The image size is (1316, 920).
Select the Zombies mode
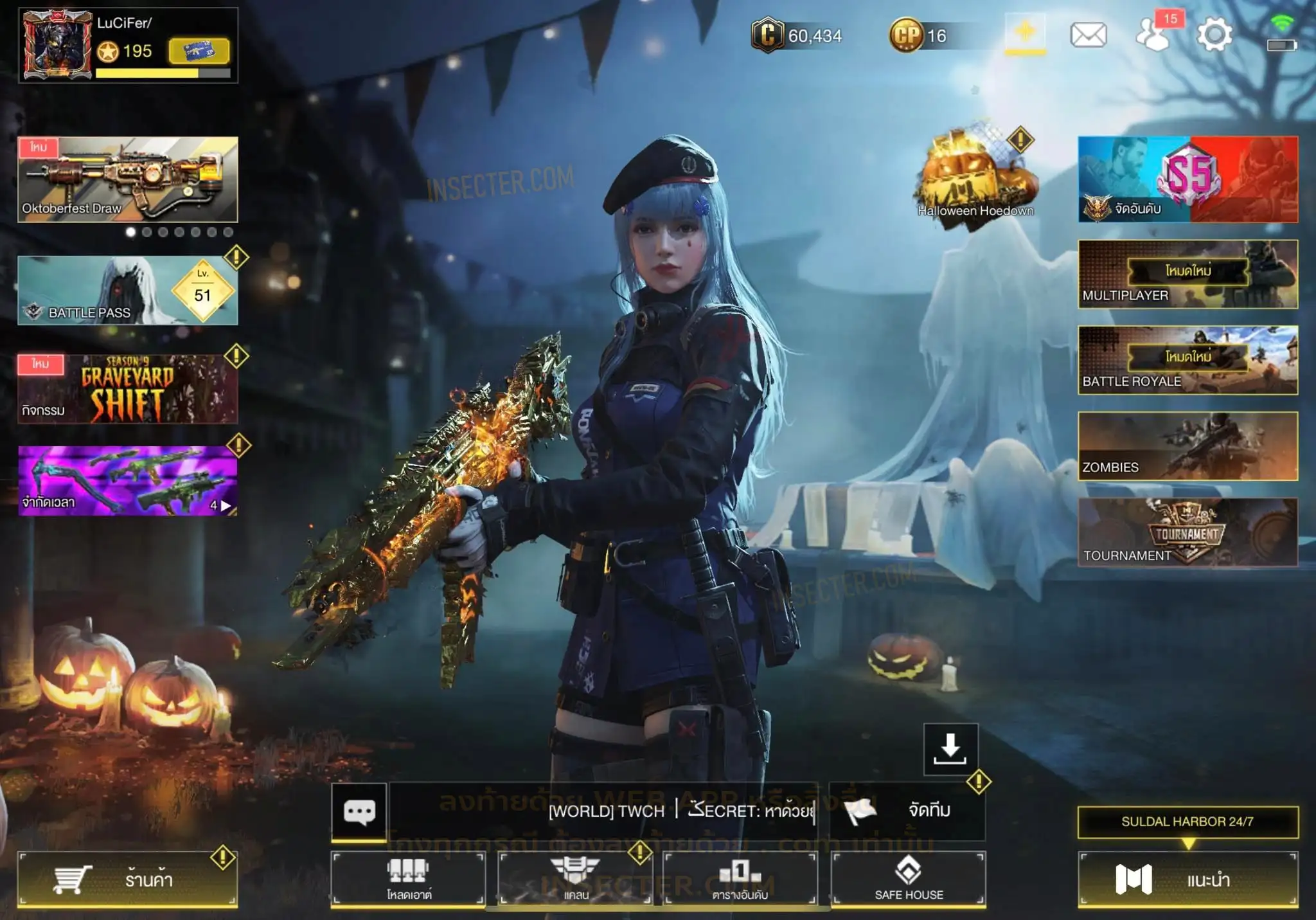pos(1187,446)
